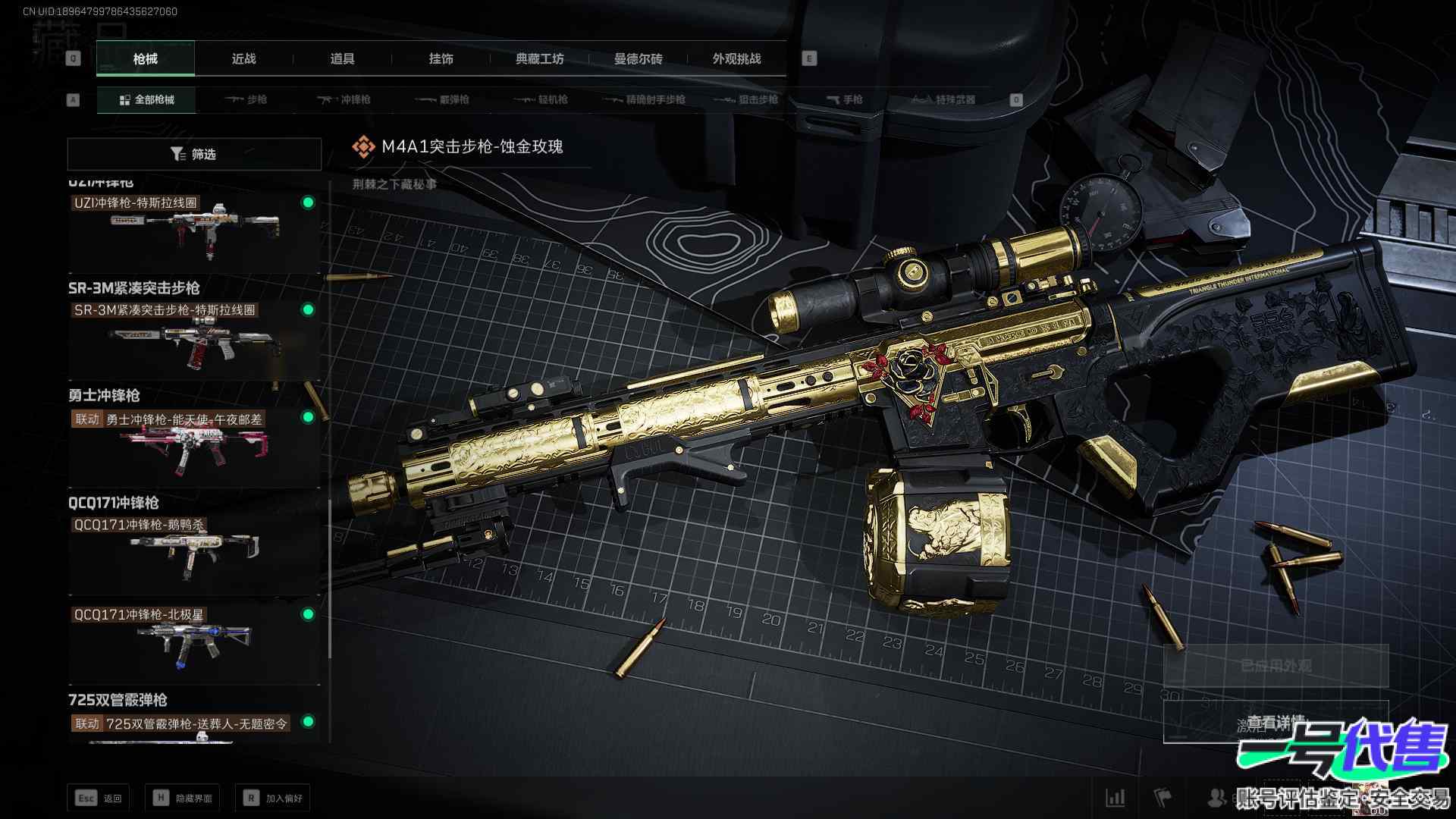
Task: Switch to the 轻机枪 light machine gun category
Action: pyautogui.click(x=541, y=100)
